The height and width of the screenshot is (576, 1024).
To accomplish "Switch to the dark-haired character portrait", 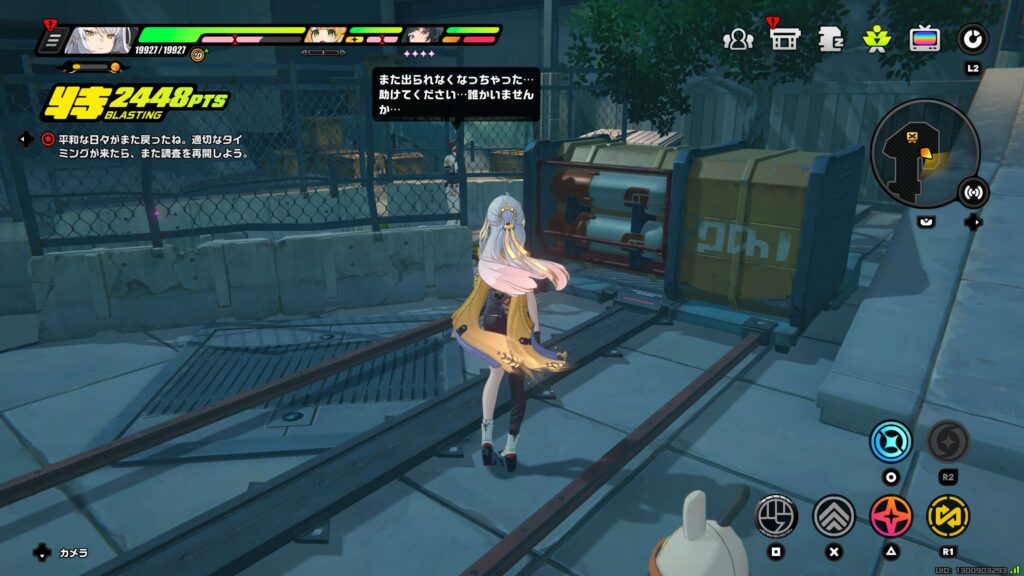I will [x=422, y=37].
